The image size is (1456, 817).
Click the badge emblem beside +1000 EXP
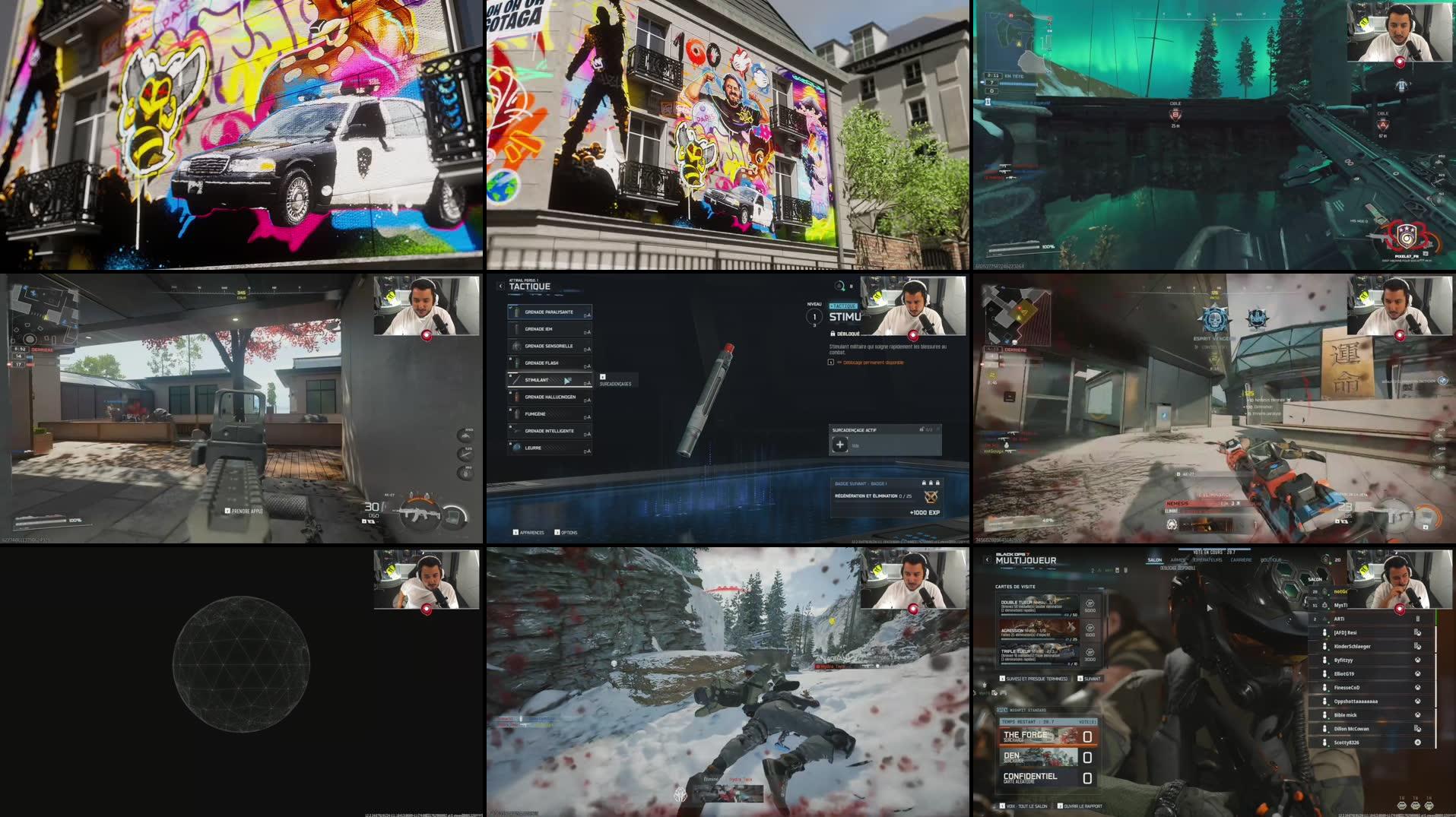(931, 499)
